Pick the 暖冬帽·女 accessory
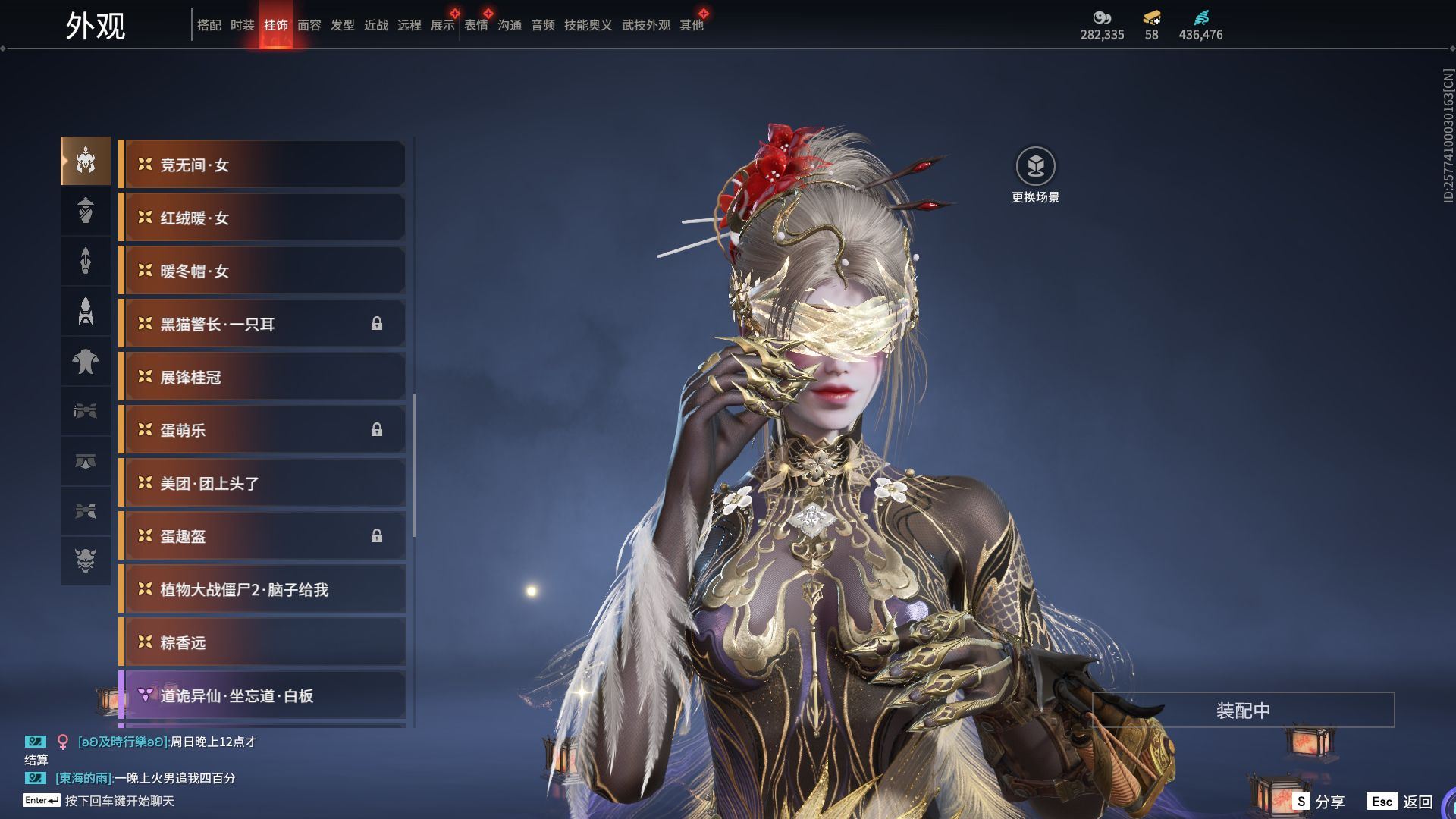Viewport: 1456px width, 819px height. click(x=262, y=271)
